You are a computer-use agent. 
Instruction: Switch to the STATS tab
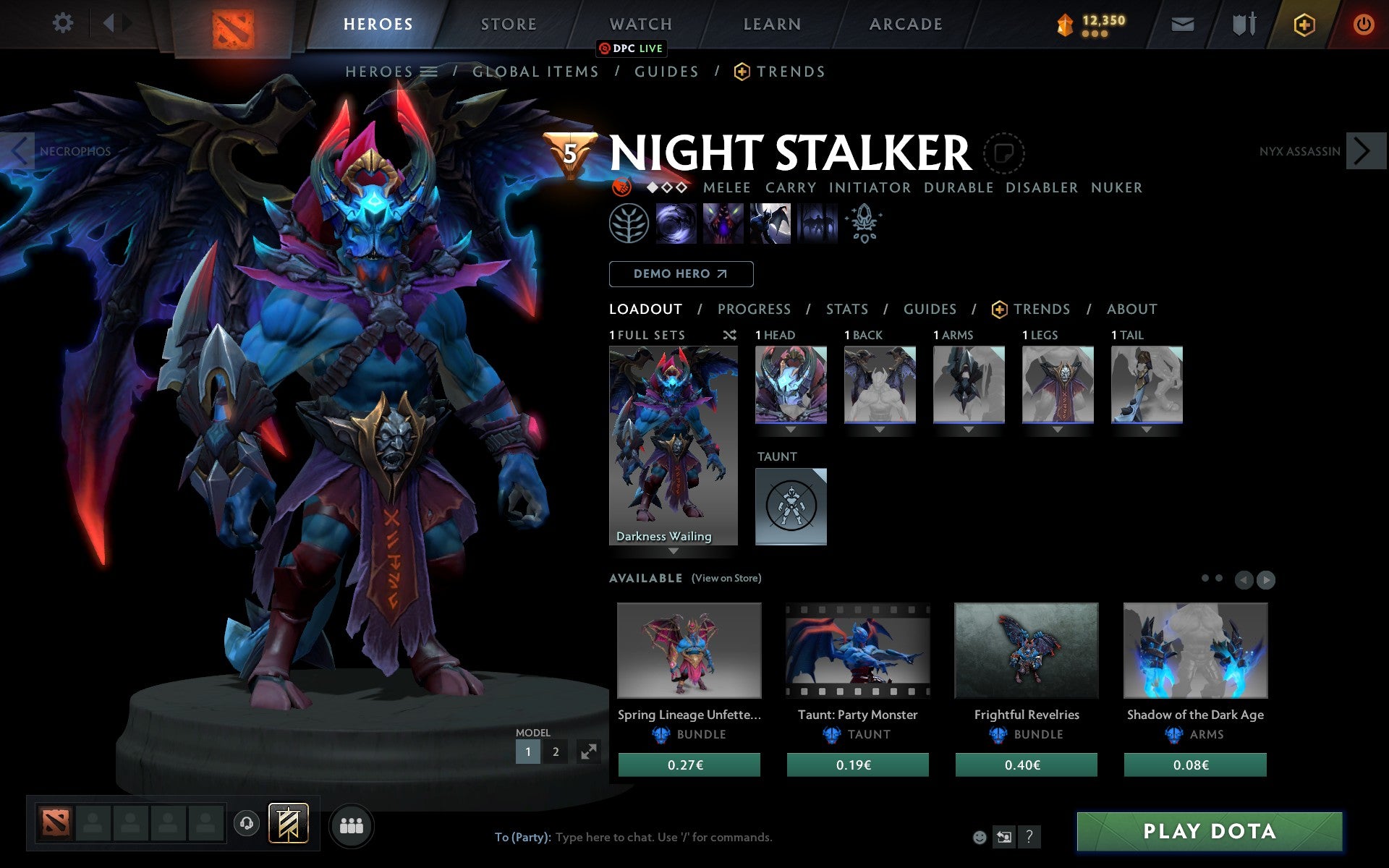846,309
